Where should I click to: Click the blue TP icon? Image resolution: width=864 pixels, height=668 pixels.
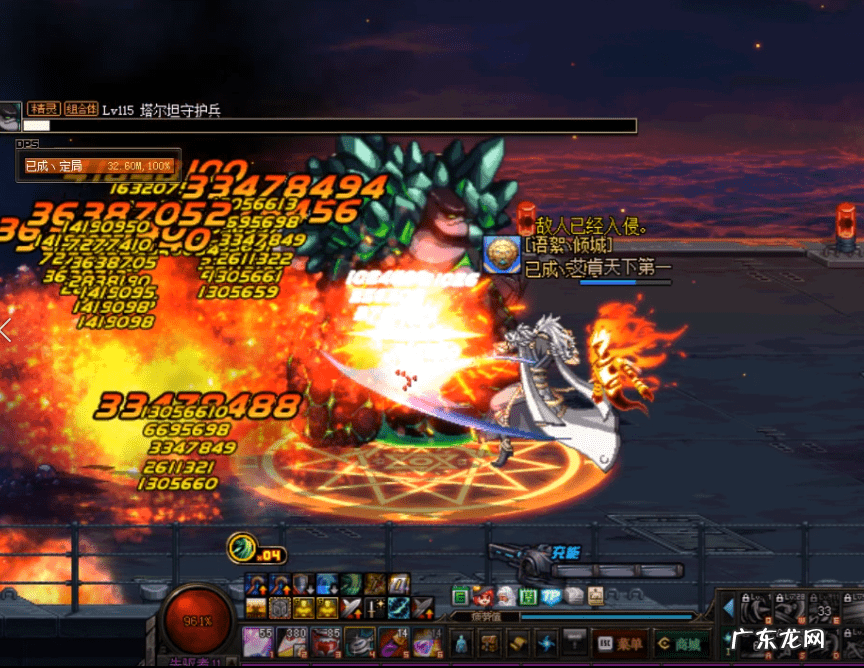(551, 596)
